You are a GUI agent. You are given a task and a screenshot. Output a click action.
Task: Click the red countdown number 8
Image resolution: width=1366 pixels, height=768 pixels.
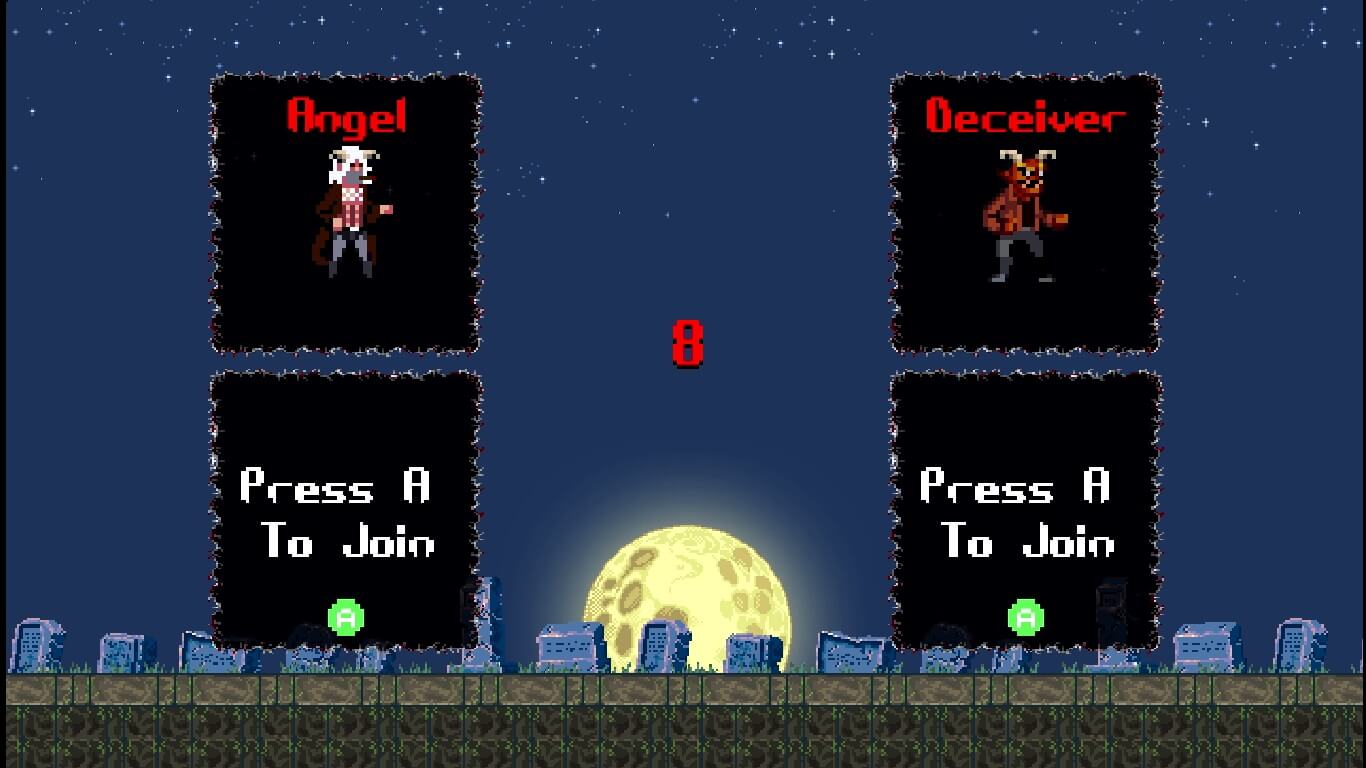[689, 343]
